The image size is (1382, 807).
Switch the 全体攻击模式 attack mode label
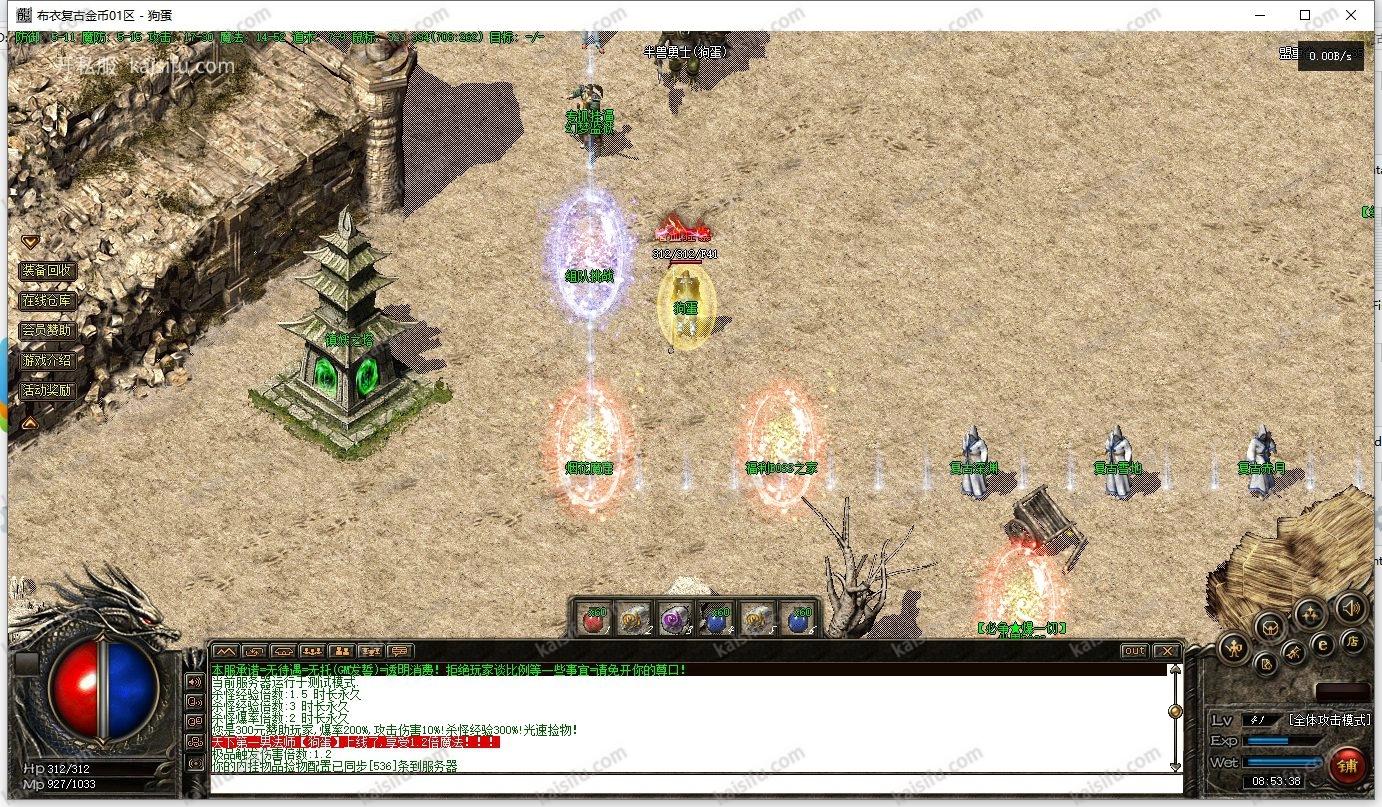pos(1329,719)
